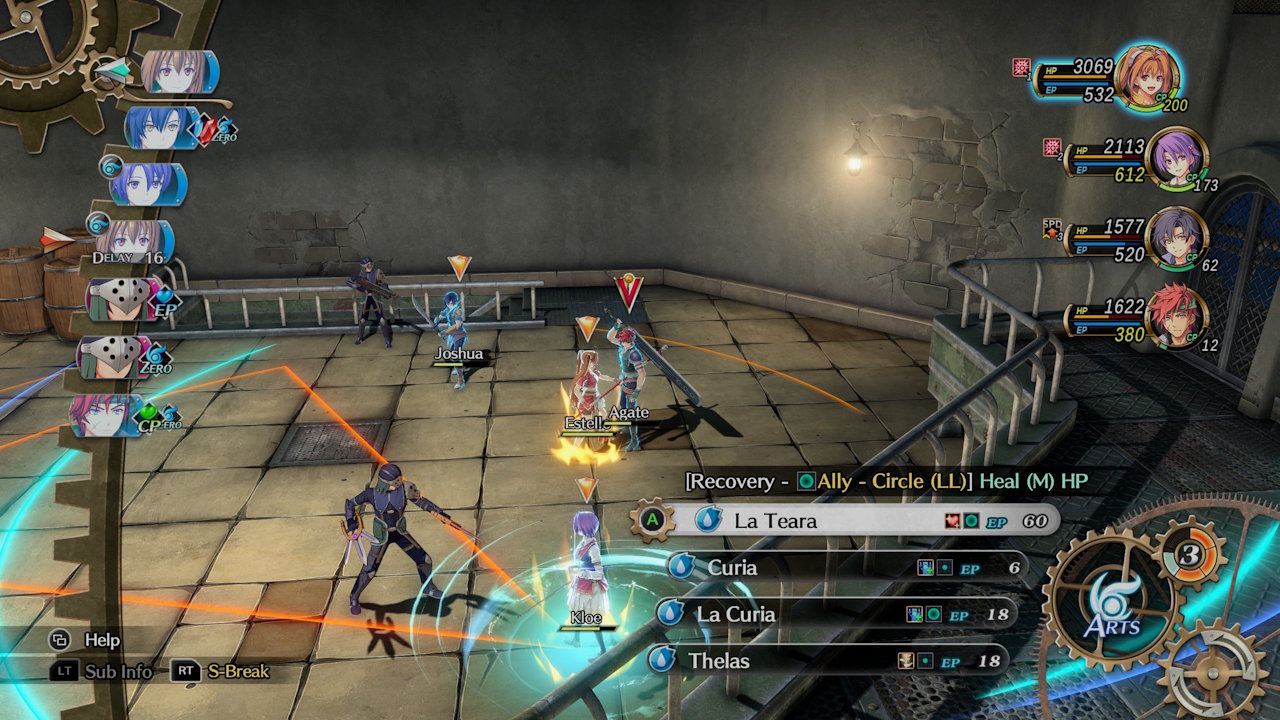Screen dimensions: 1280x720
Task: Click the Ally Circle icon in the Recovery header
Action: click(x=806, y=482)
